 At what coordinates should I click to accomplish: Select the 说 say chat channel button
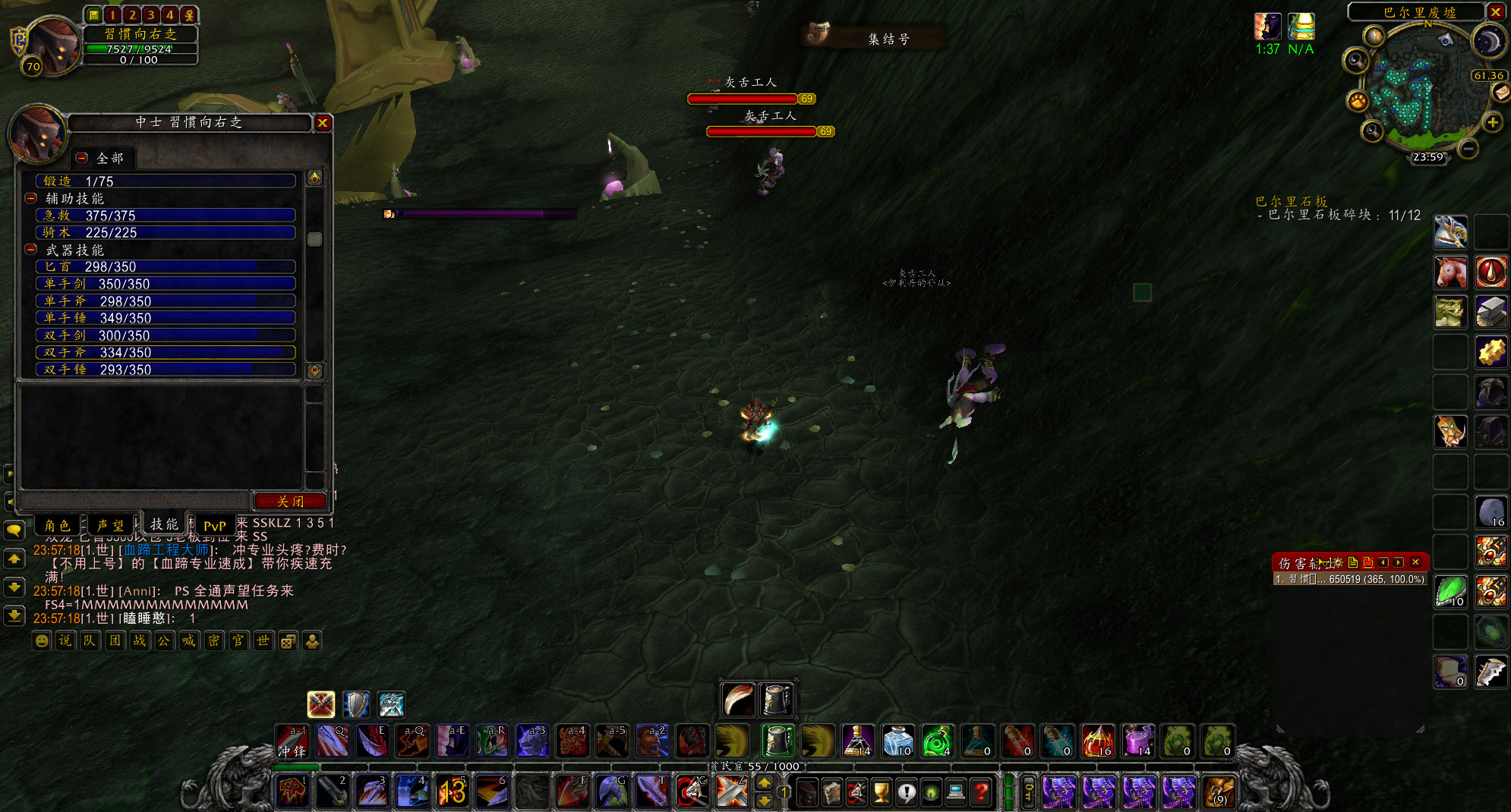tap(65, 640)
